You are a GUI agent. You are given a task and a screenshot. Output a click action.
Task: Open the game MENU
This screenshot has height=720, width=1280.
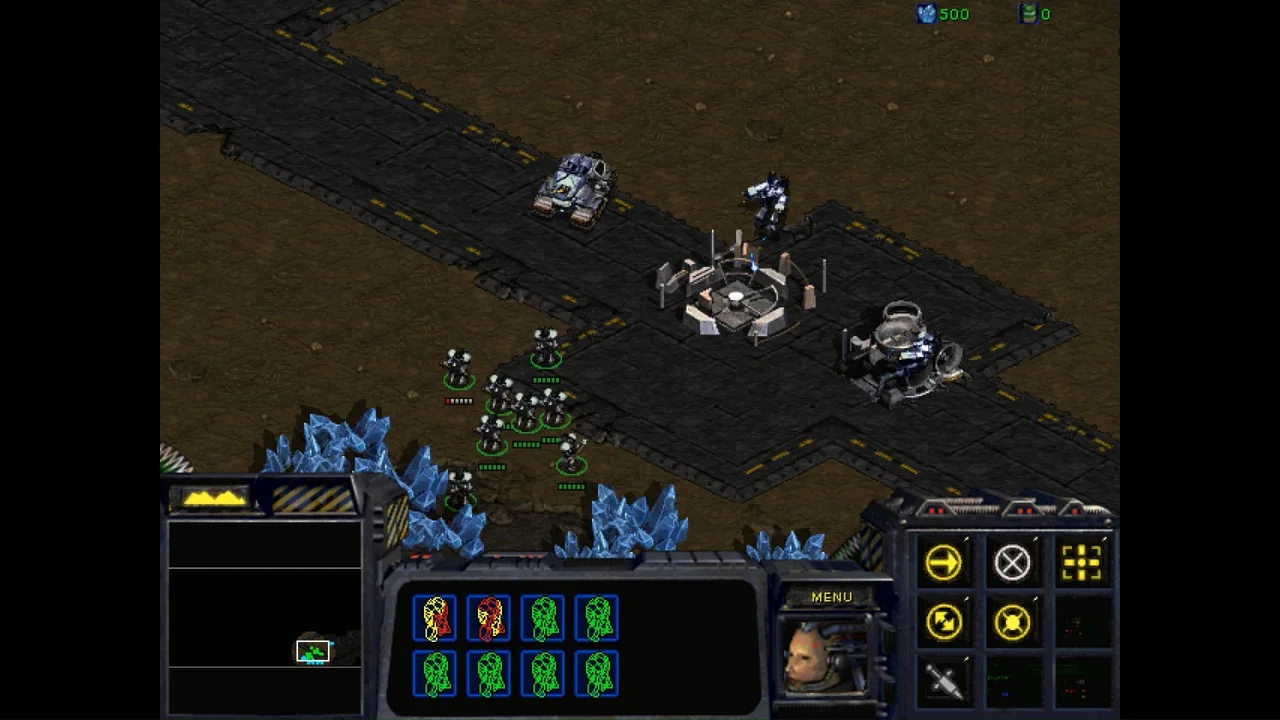pyautogui.click(x=831, y=597)
